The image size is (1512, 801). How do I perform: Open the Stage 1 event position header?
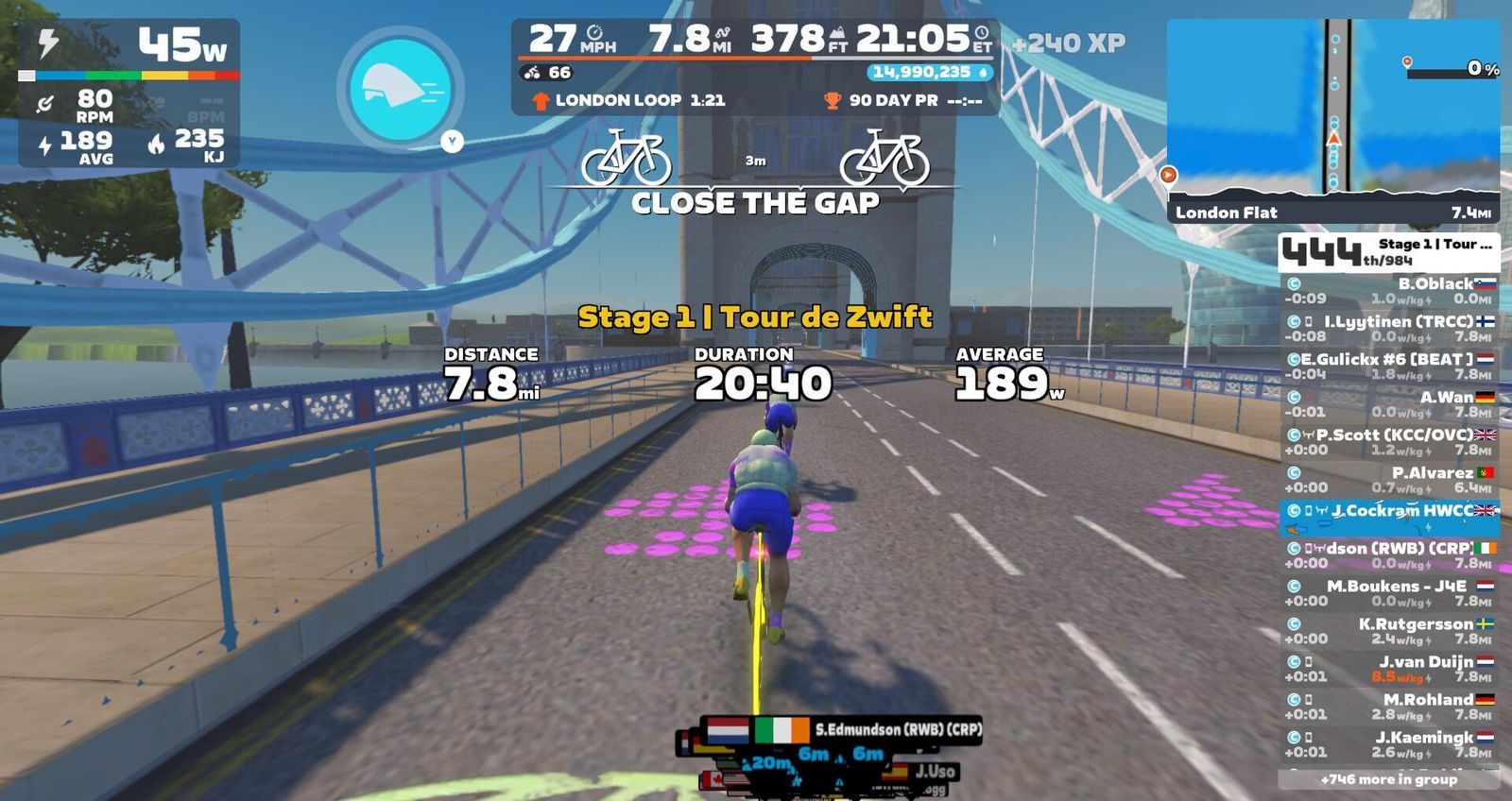1389,251
